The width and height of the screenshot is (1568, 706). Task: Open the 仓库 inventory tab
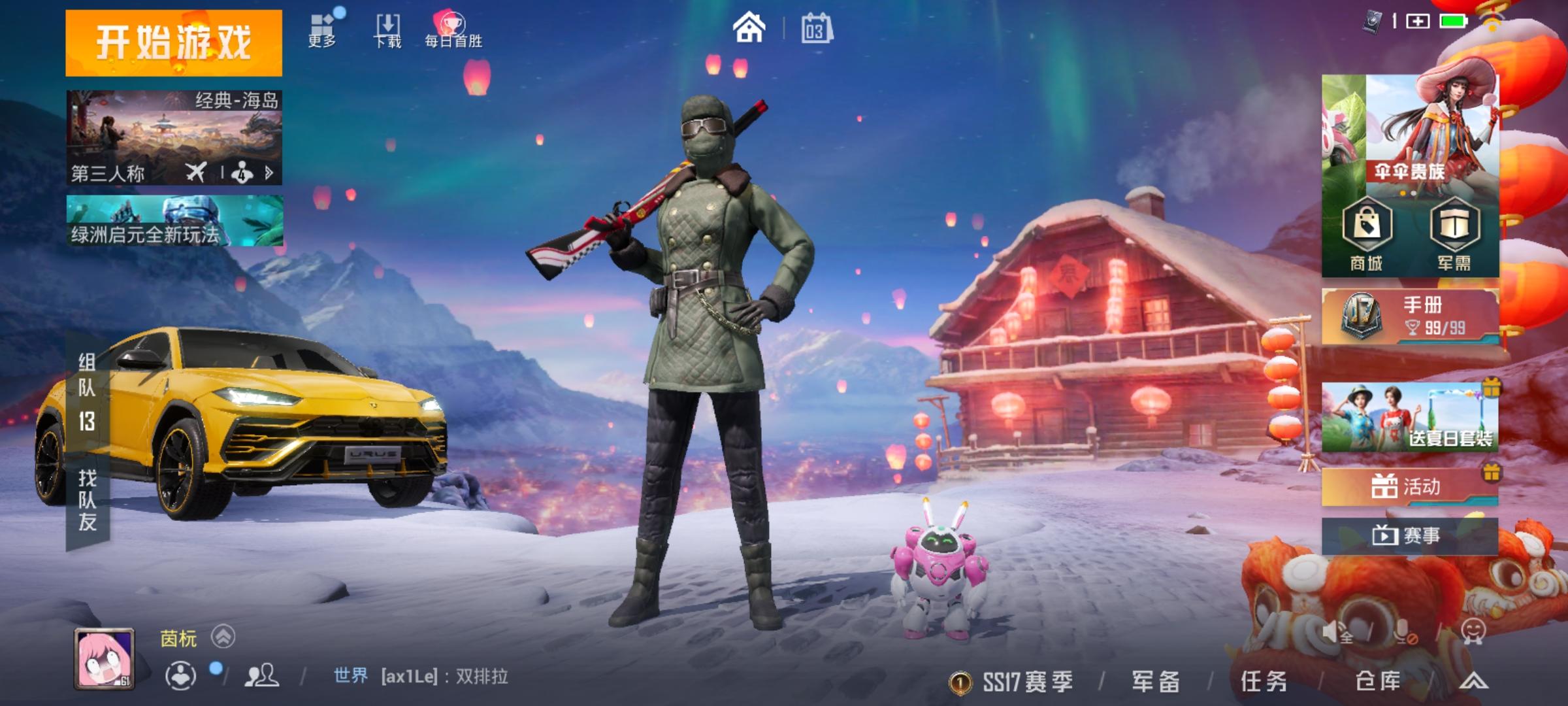coord(1377,680)
